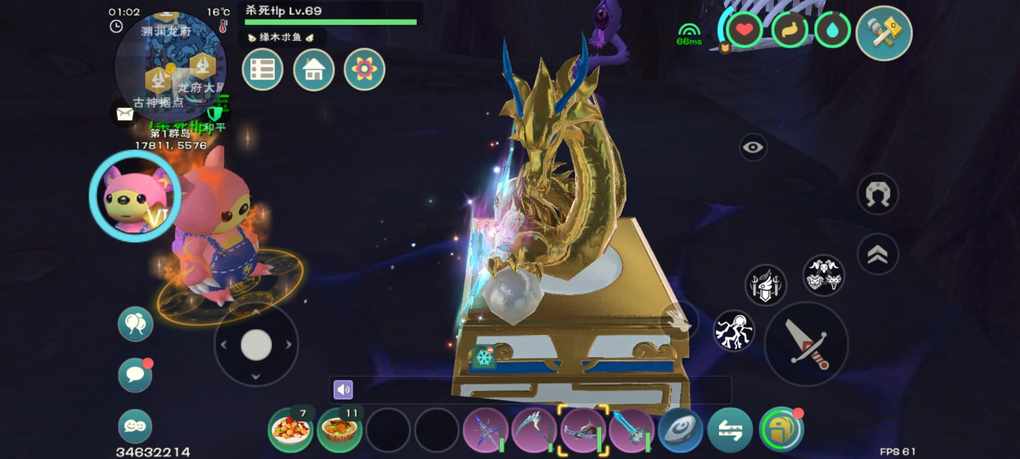
Task: Equip the blue sword weapon slot
Action: 631,430
